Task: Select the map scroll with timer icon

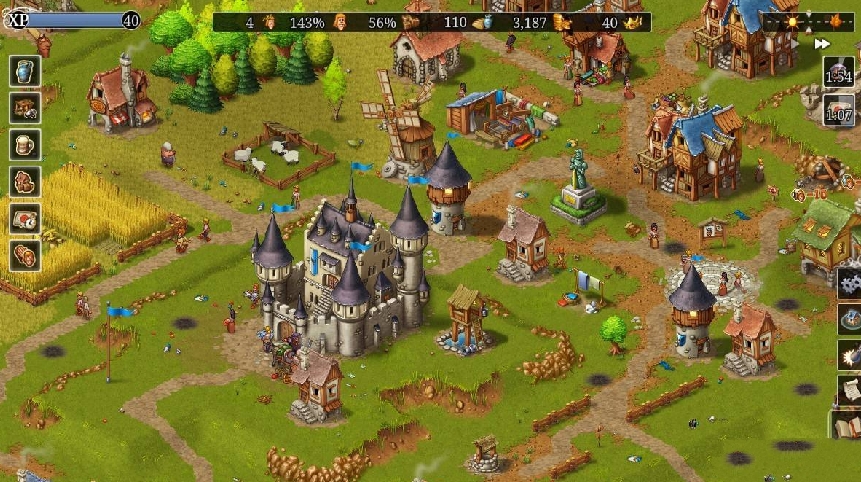Action: (x=24, y=218)
